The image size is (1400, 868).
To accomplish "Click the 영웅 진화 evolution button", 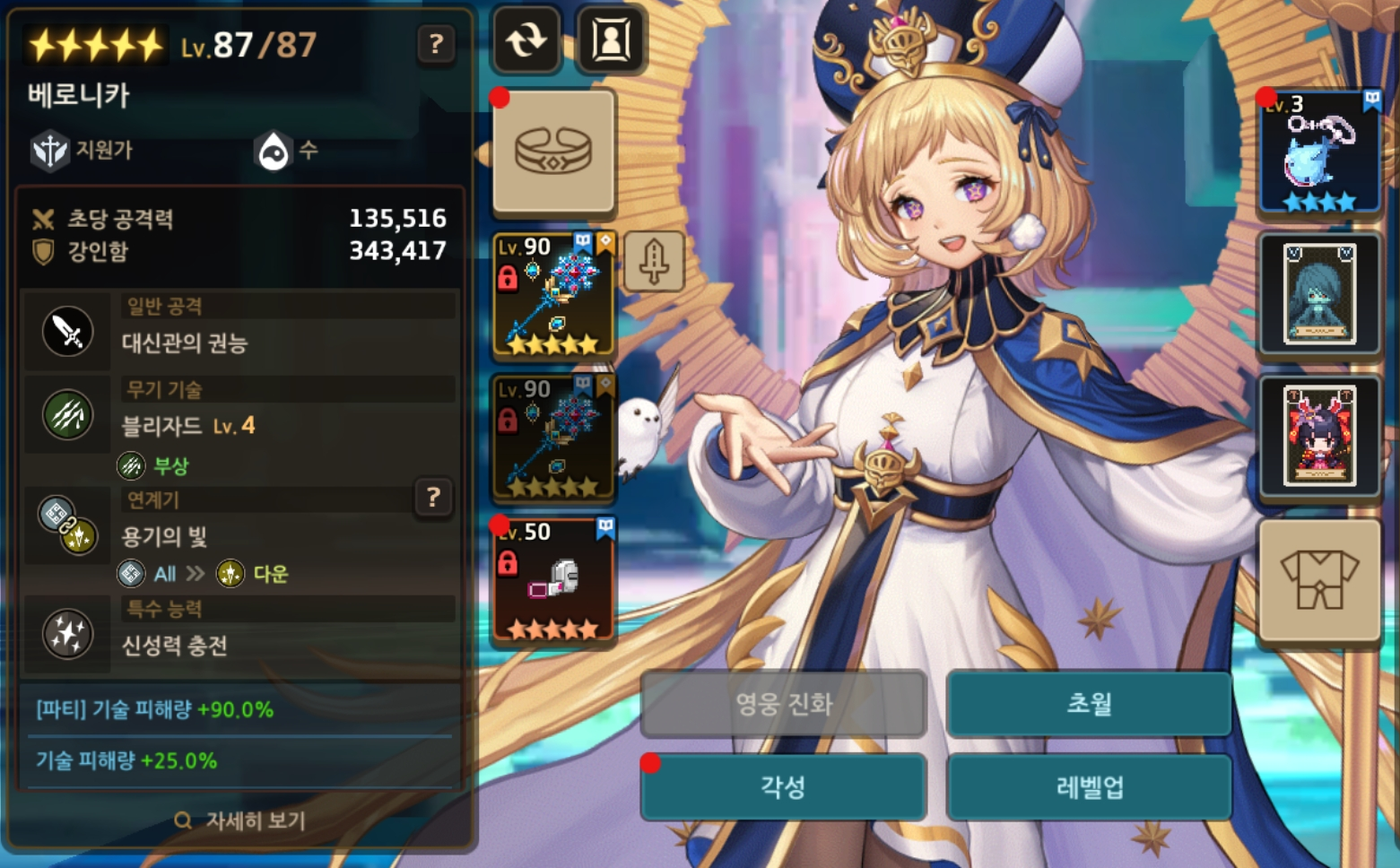I will pos(783,704).
